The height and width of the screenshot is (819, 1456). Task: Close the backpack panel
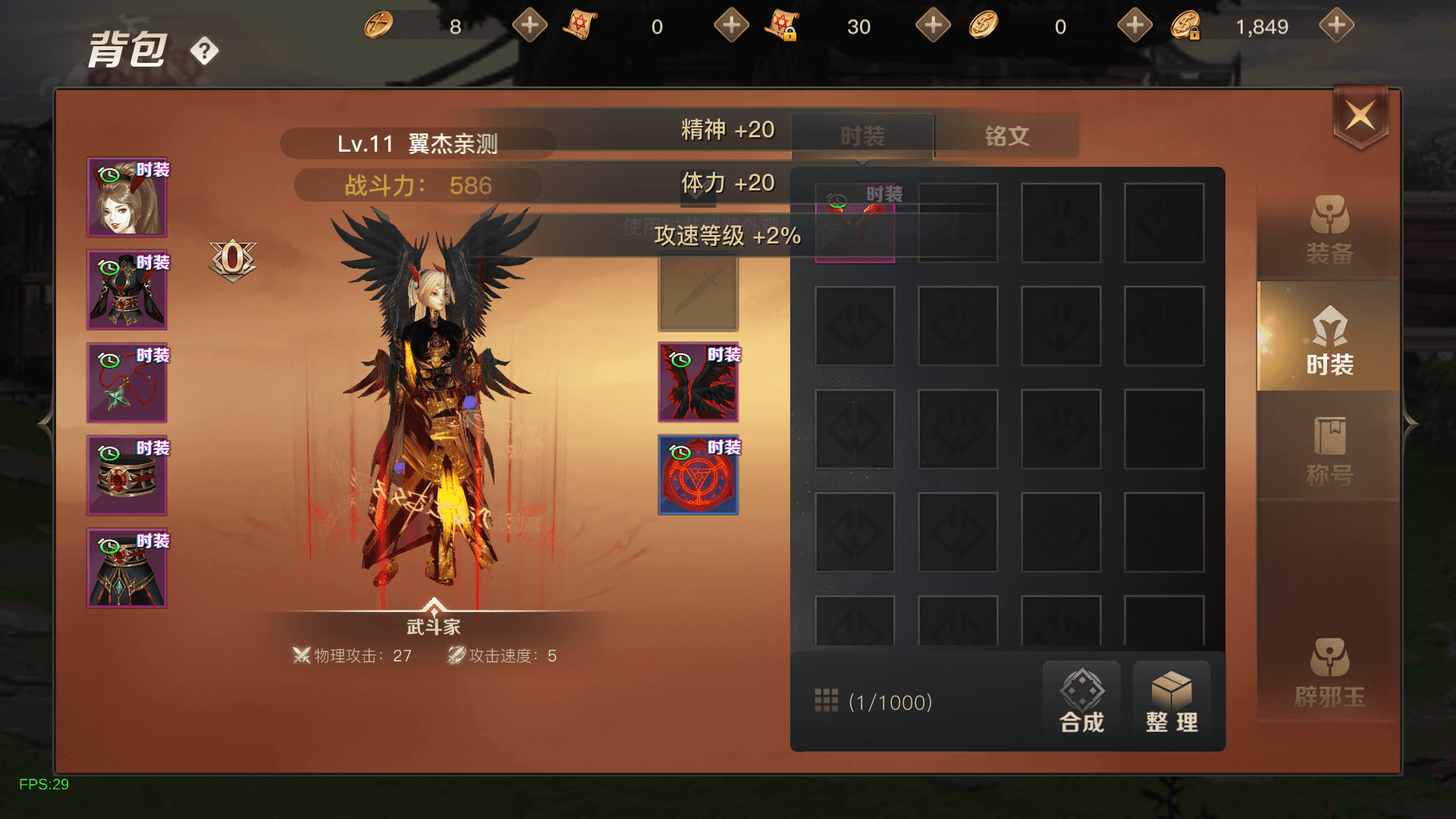point(1360,118)
